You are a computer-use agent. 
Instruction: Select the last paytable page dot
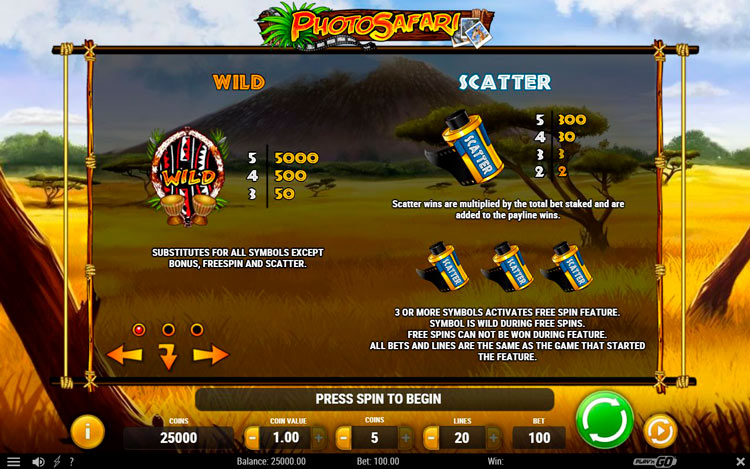[x=197, y=329]
